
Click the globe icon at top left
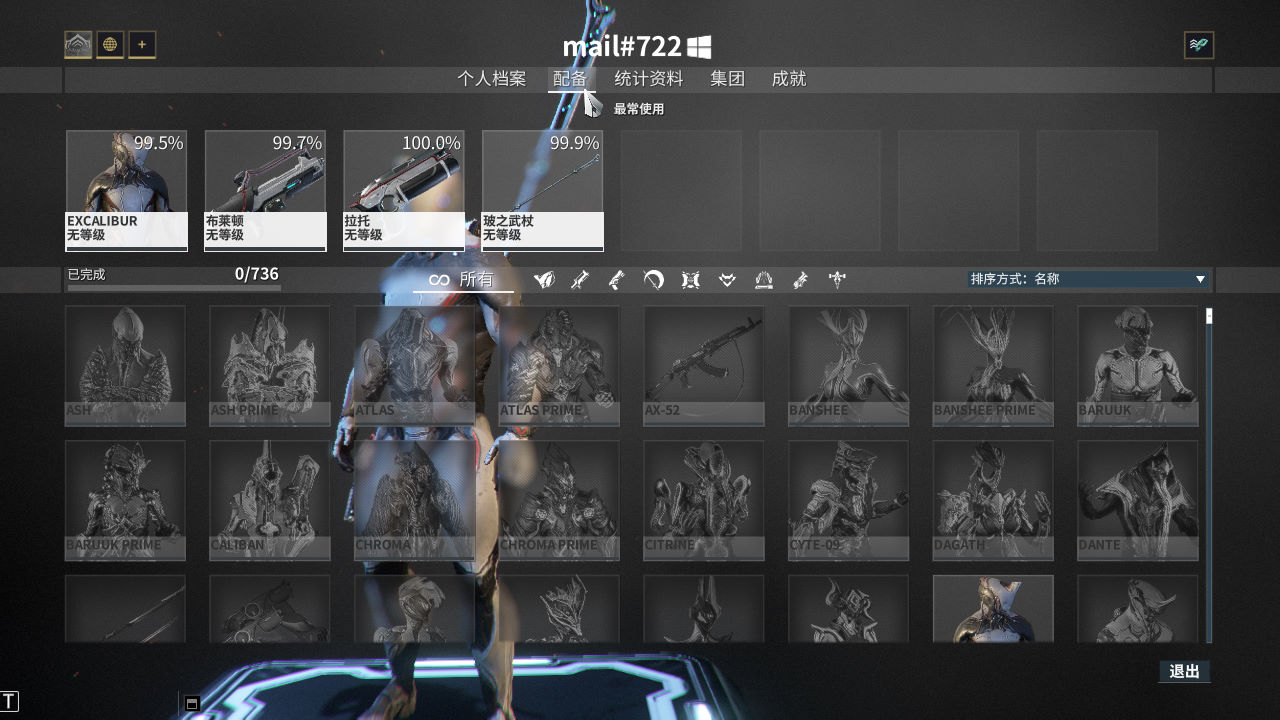[110, 45]
